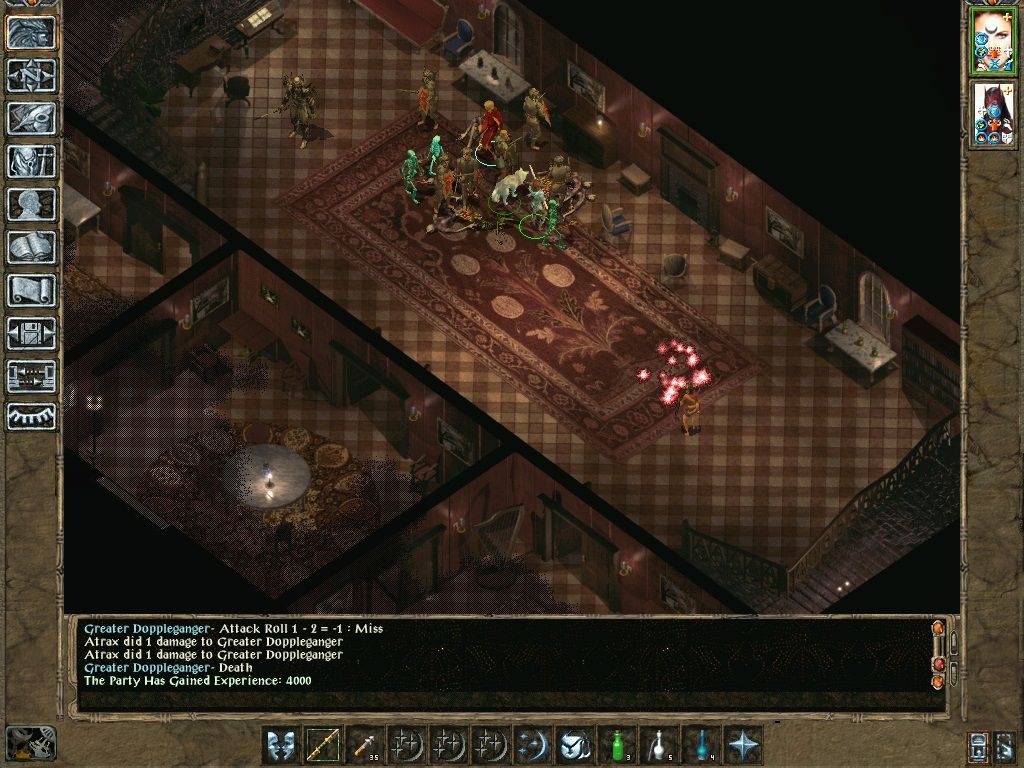Click the dialogue mask button

pos(281,745)
